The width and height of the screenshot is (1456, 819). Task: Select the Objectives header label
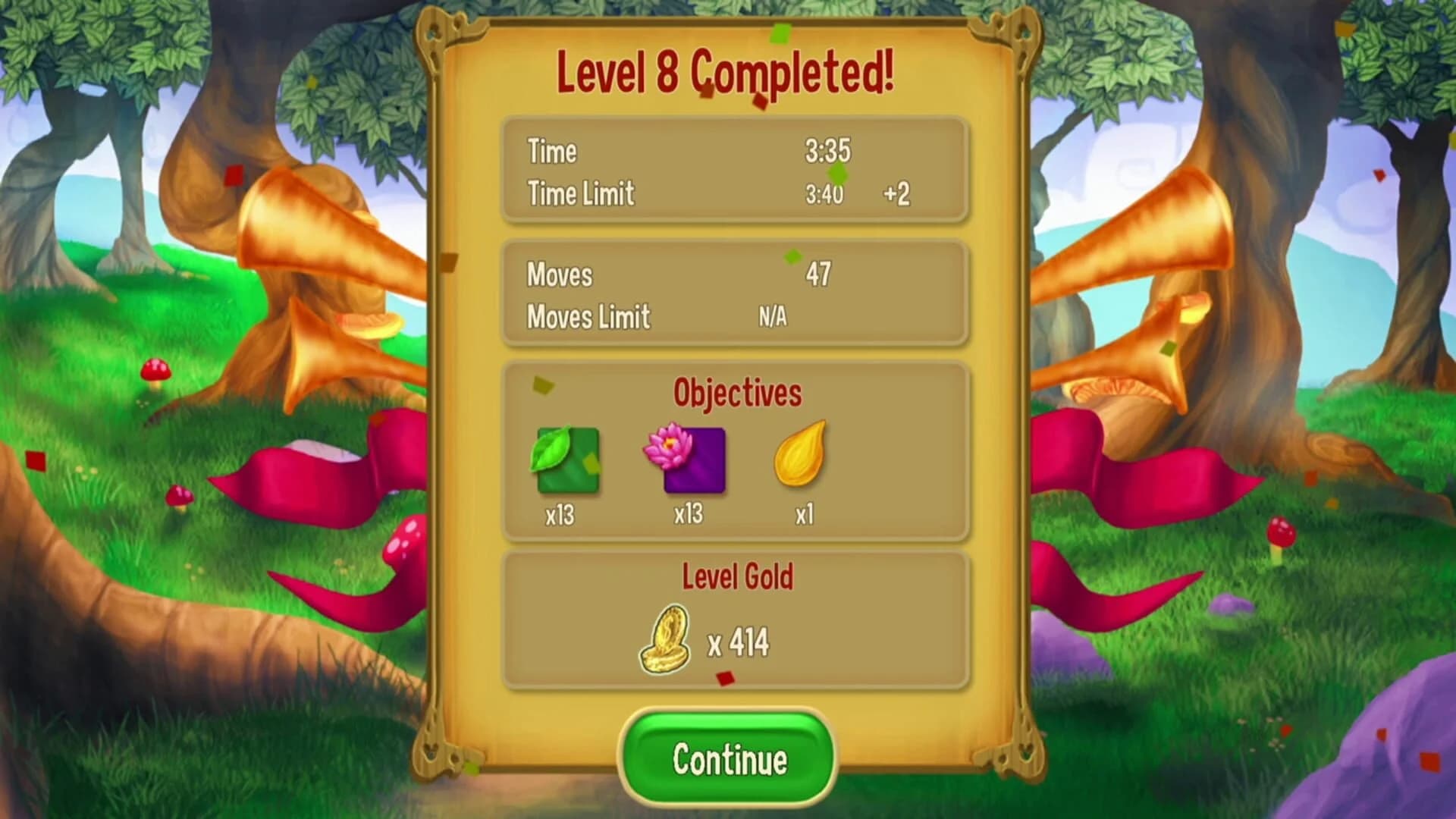[736, 393]
